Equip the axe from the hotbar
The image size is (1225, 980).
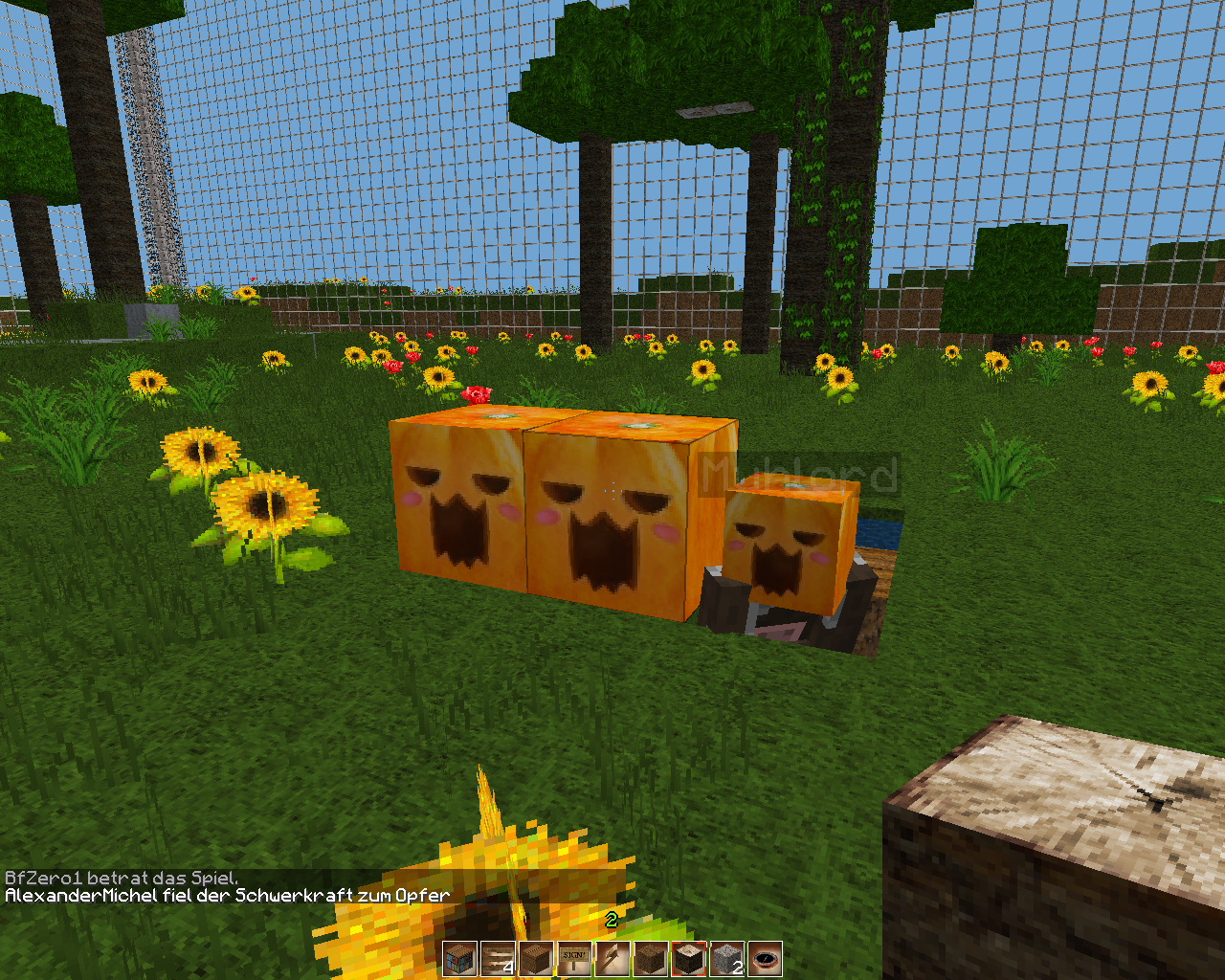pyautogui.click(x=612, y=958)
